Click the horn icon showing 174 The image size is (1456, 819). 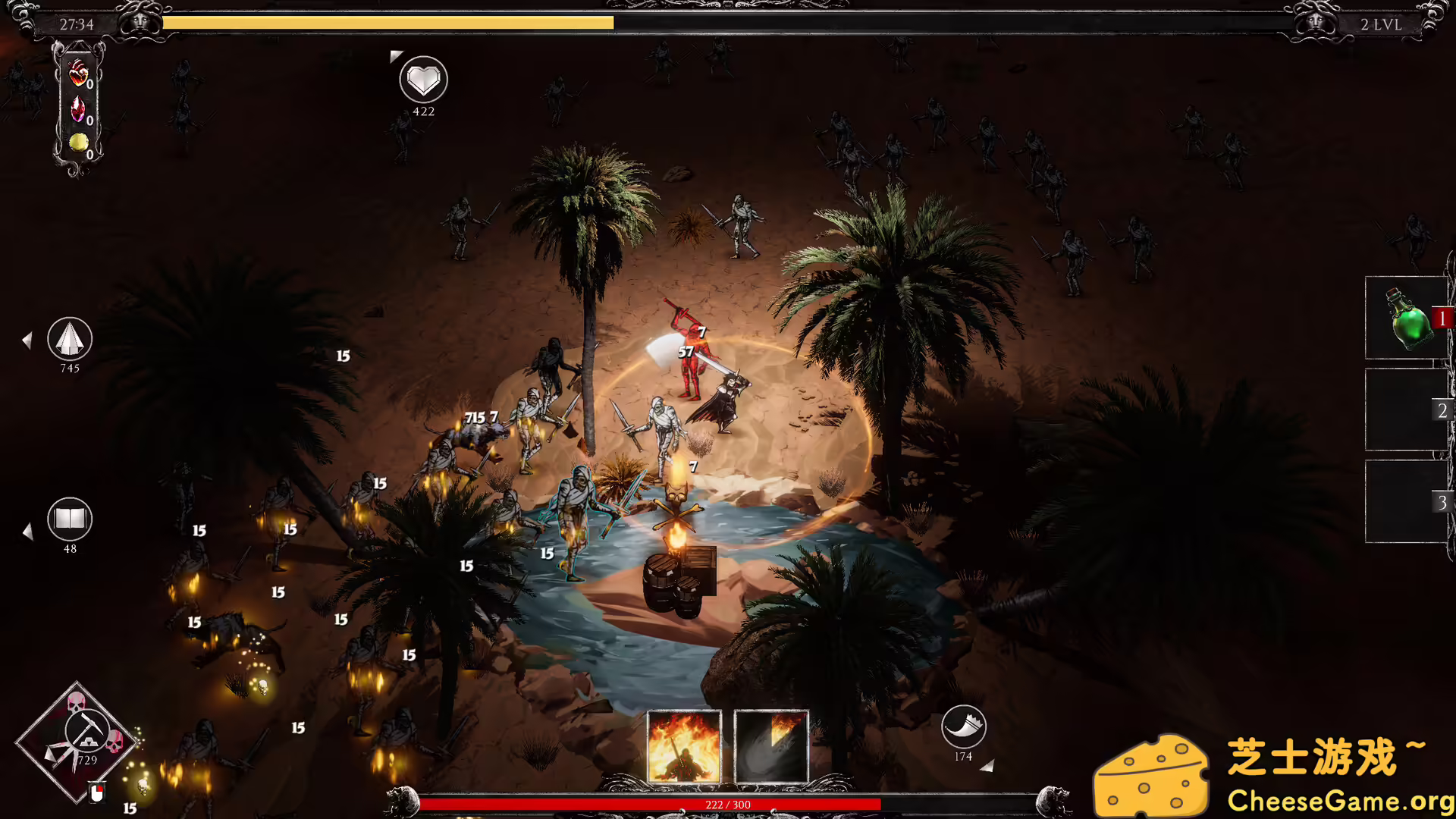click(x=962, y=730)
